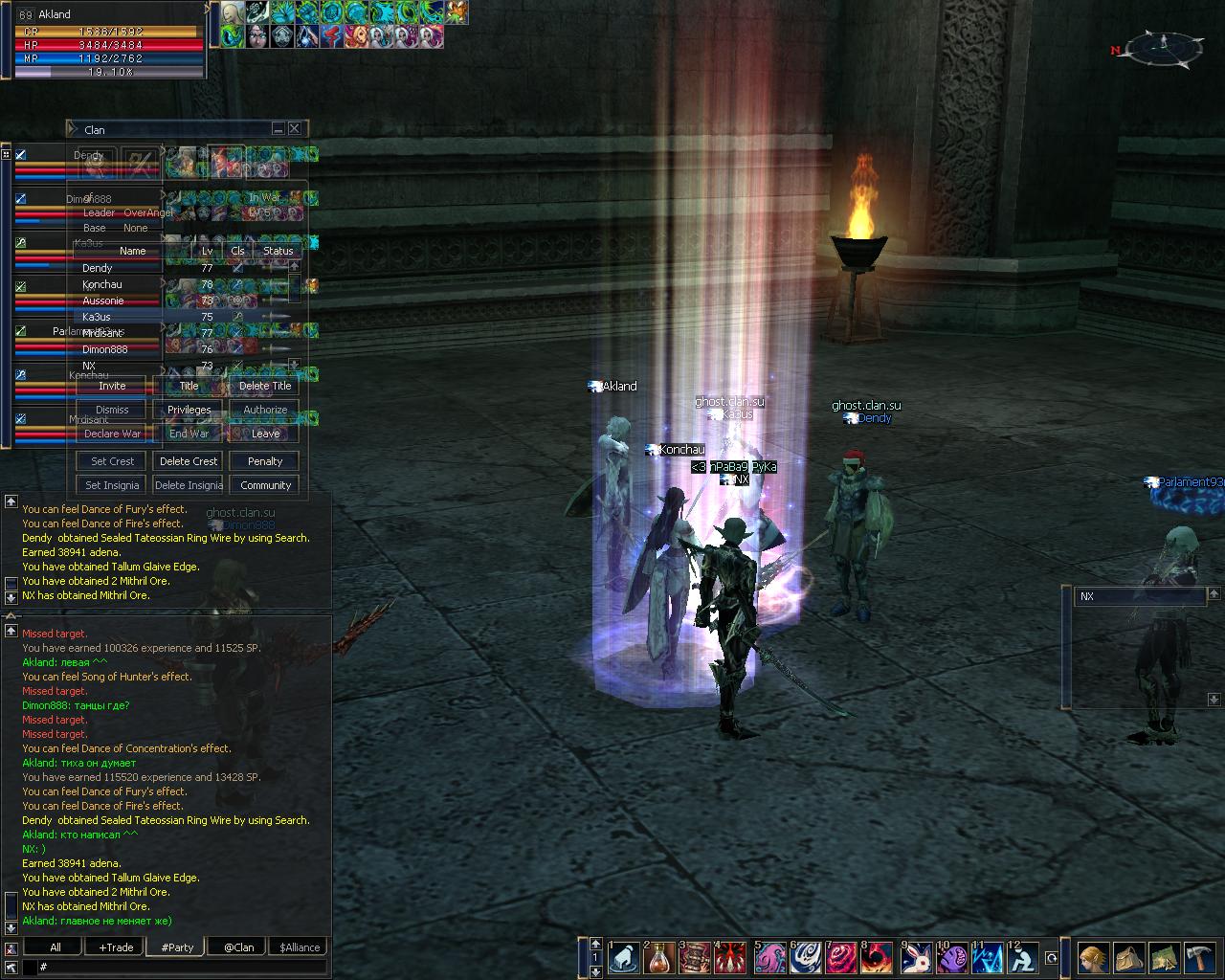Viewport: 1225px width, 980px height.
Task: Open the +Trade chat tab
Action: (x=116, y=947)
